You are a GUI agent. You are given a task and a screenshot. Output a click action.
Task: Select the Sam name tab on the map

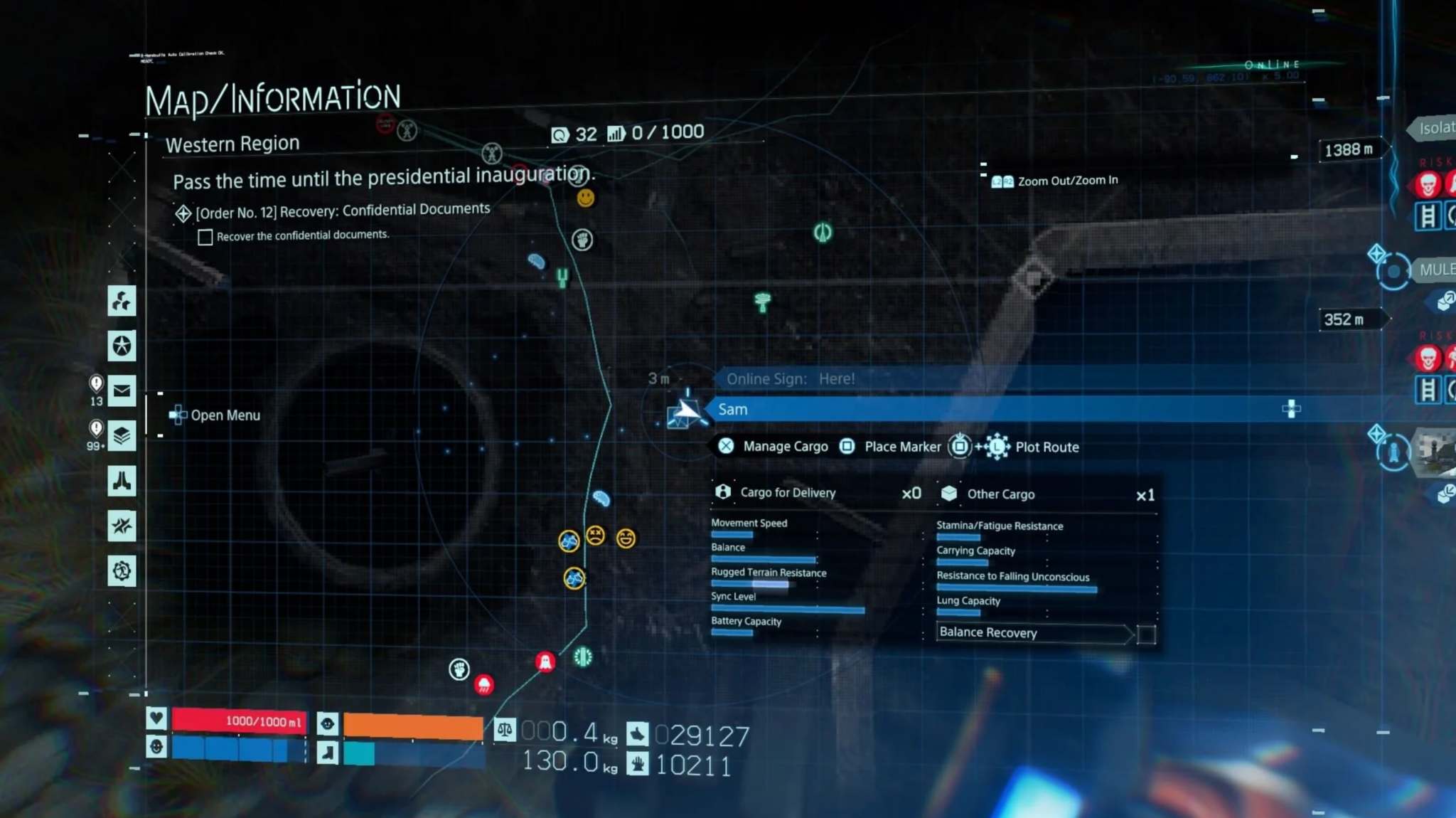click(x=734, y=409)
